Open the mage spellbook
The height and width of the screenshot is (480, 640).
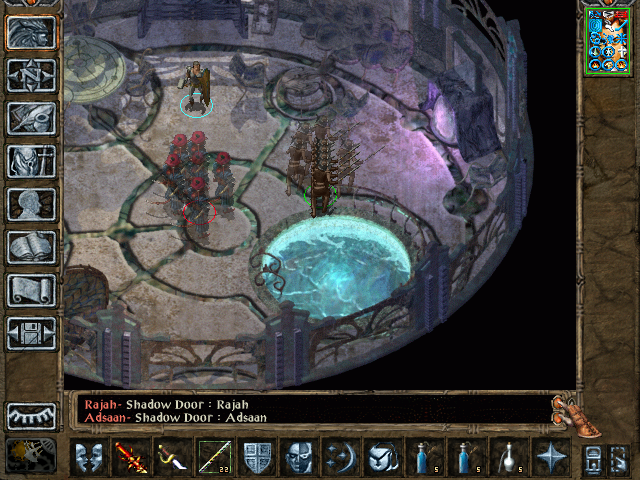(x=31, y=246)
